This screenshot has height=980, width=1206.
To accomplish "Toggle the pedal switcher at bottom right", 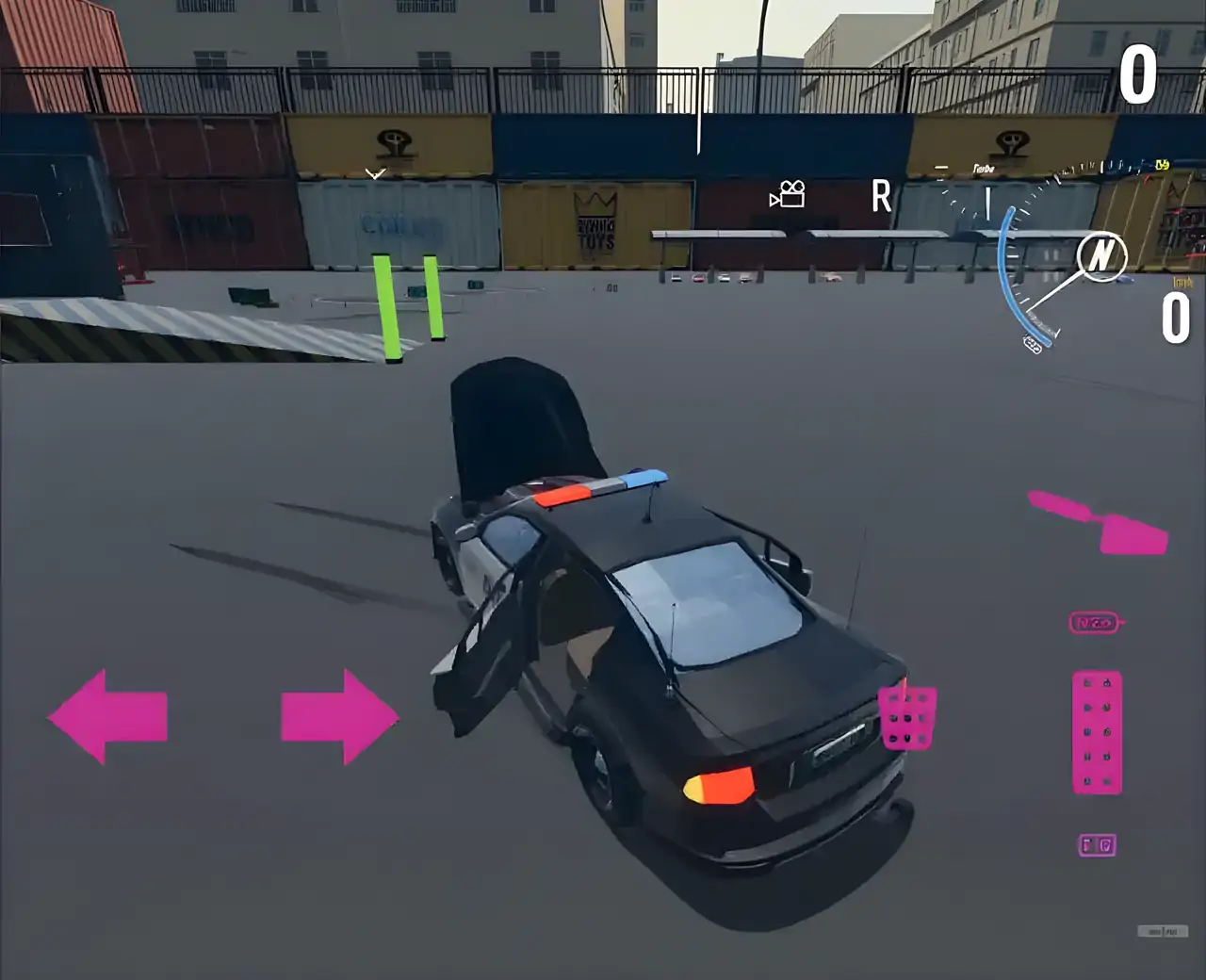I will [x=1097, y=845].
